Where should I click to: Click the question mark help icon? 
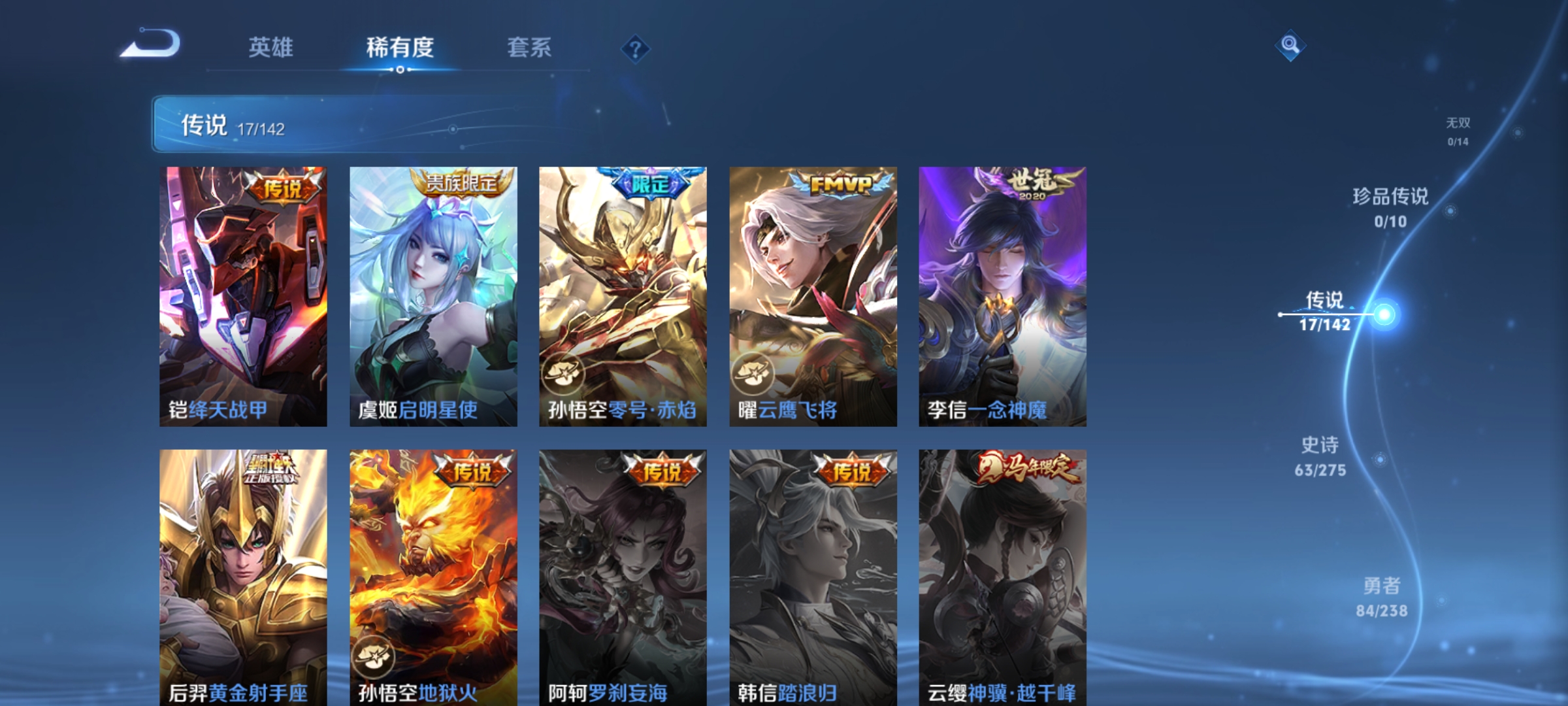click(637, 50)
